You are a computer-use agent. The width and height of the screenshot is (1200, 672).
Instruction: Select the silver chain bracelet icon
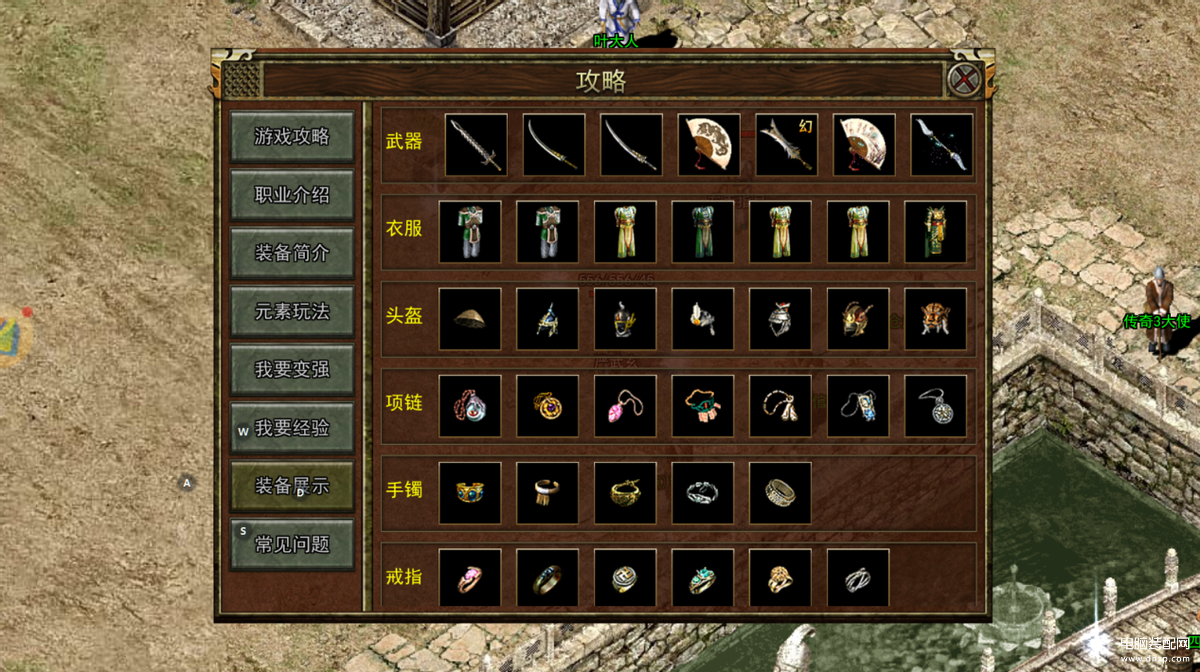pos(703,492)
